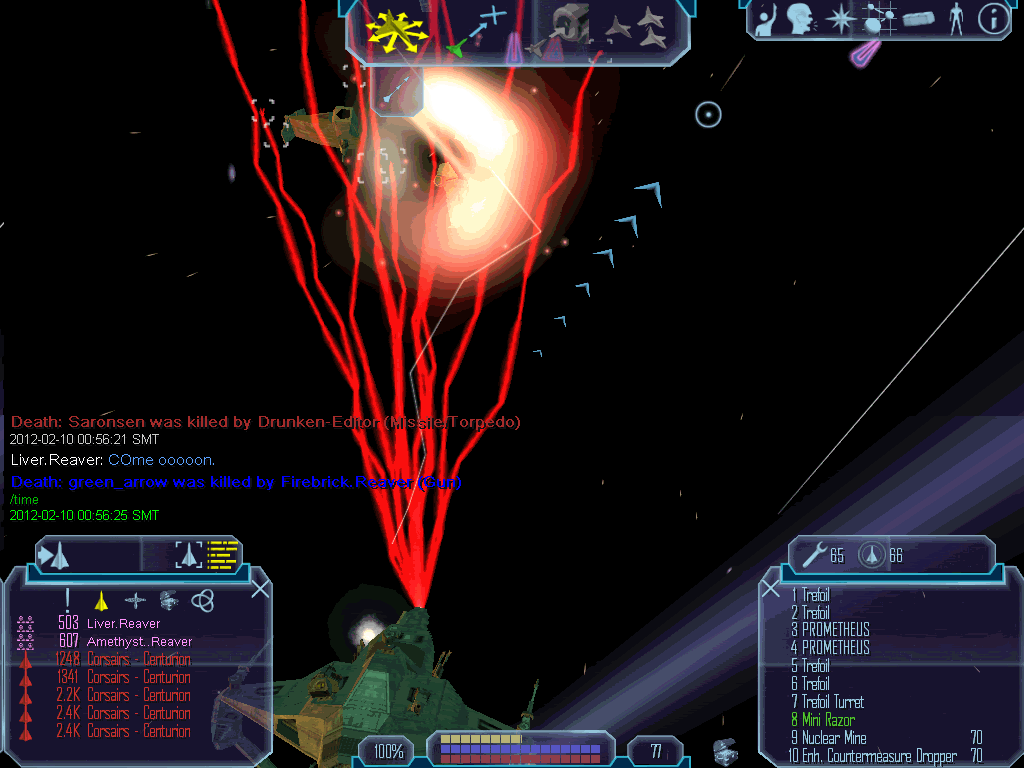1024x768 pixels.
Task: Close the weapons list panel
Action: click(771, 590)
